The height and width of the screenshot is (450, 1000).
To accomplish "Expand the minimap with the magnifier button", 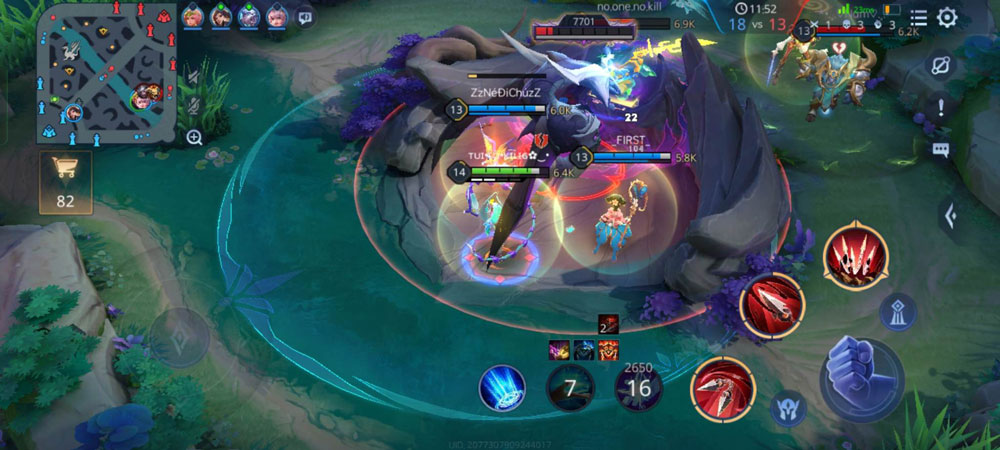I will coord(194,137).
